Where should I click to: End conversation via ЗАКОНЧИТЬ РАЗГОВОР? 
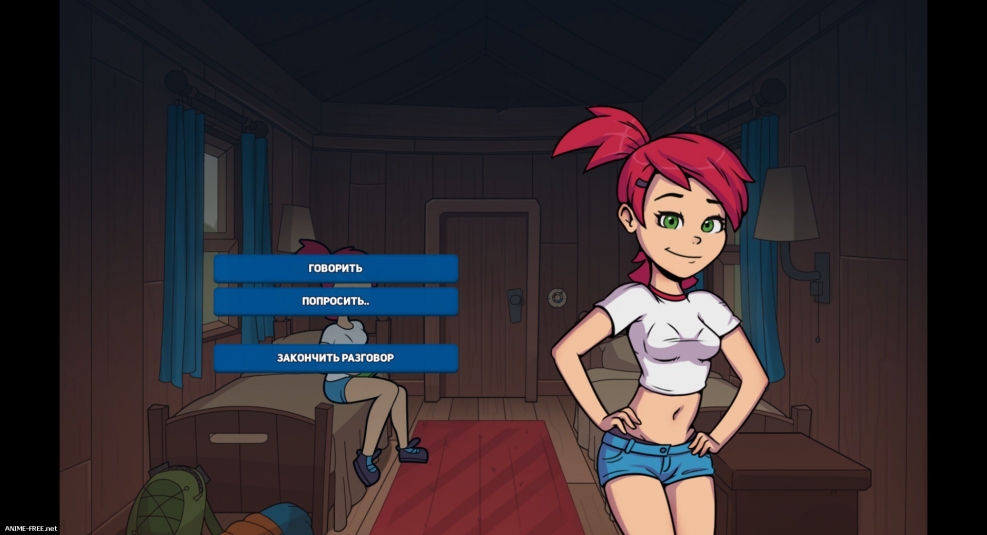pyautogui.click(x=335, y=357)
